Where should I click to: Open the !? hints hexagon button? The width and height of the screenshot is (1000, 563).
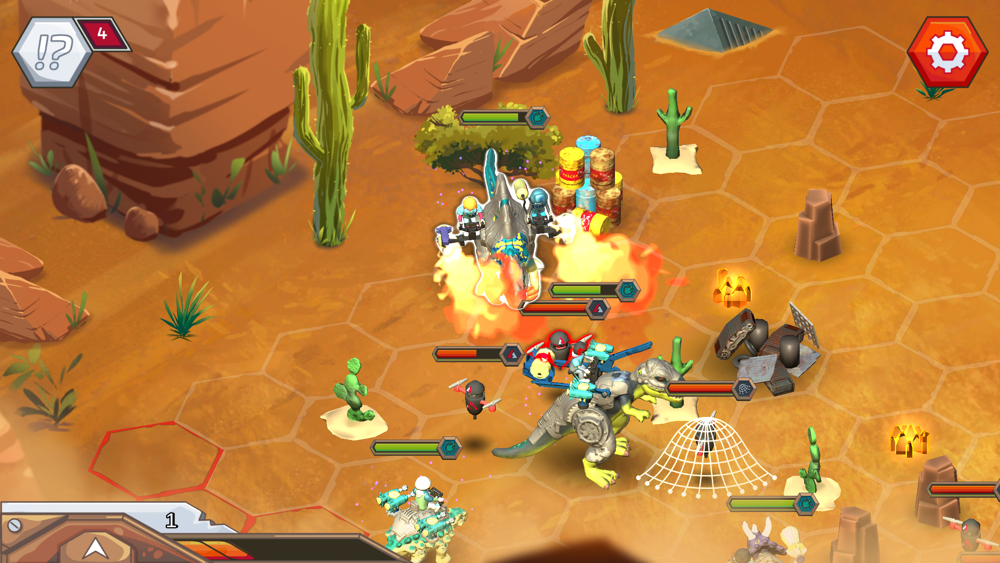pyautogui.click(x=50, y=52)
